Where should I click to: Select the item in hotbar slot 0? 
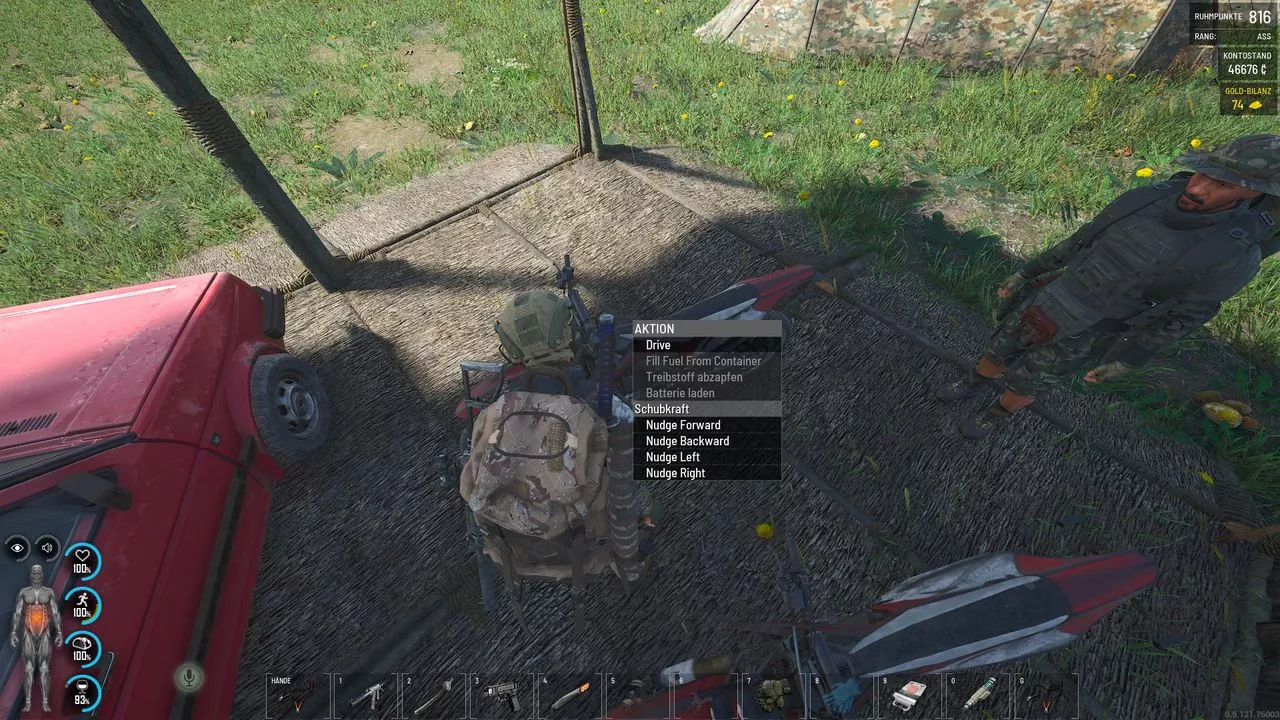pos(978,694)
